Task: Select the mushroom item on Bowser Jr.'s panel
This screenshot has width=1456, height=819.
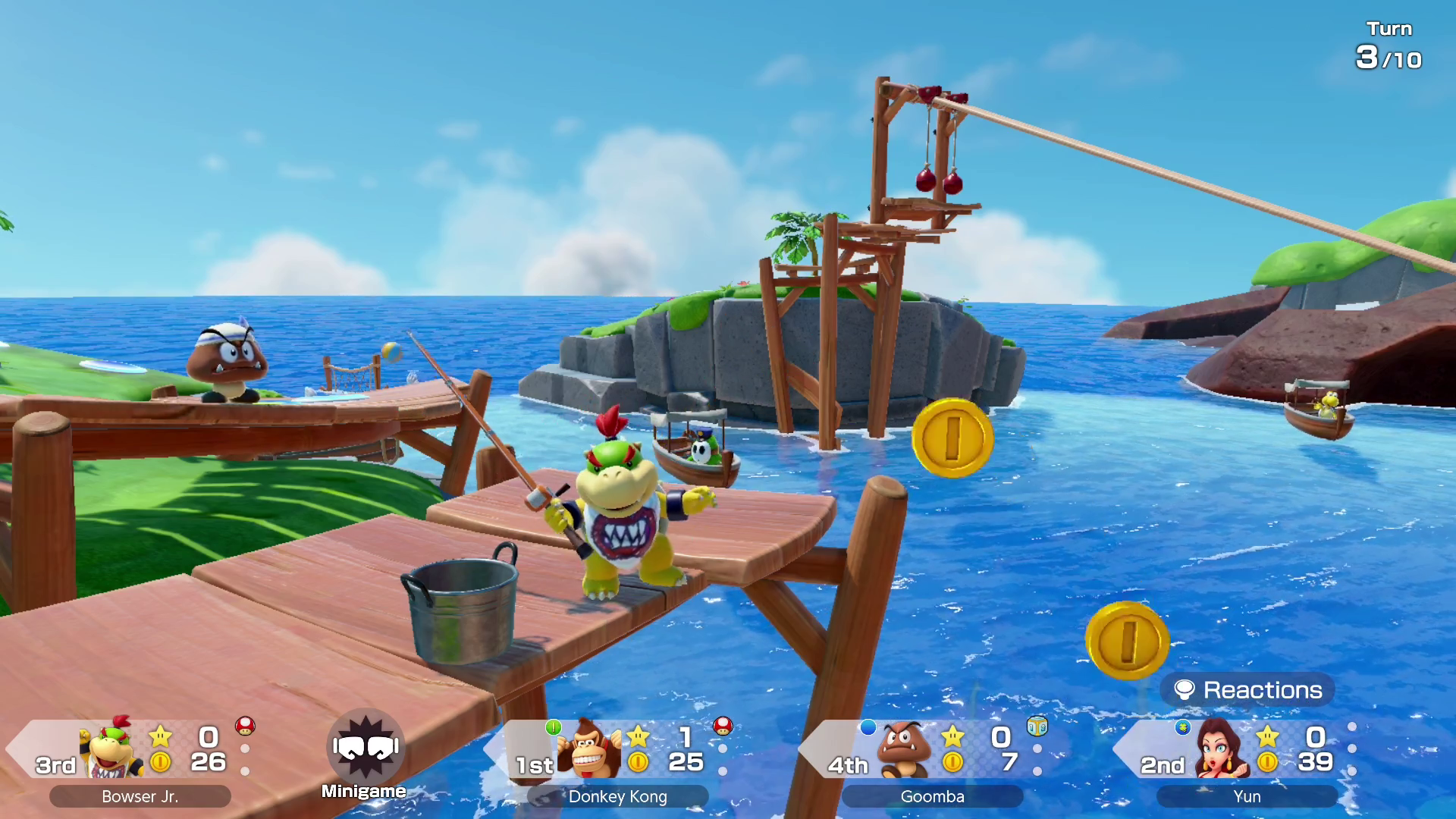Action: coord(245,726)
